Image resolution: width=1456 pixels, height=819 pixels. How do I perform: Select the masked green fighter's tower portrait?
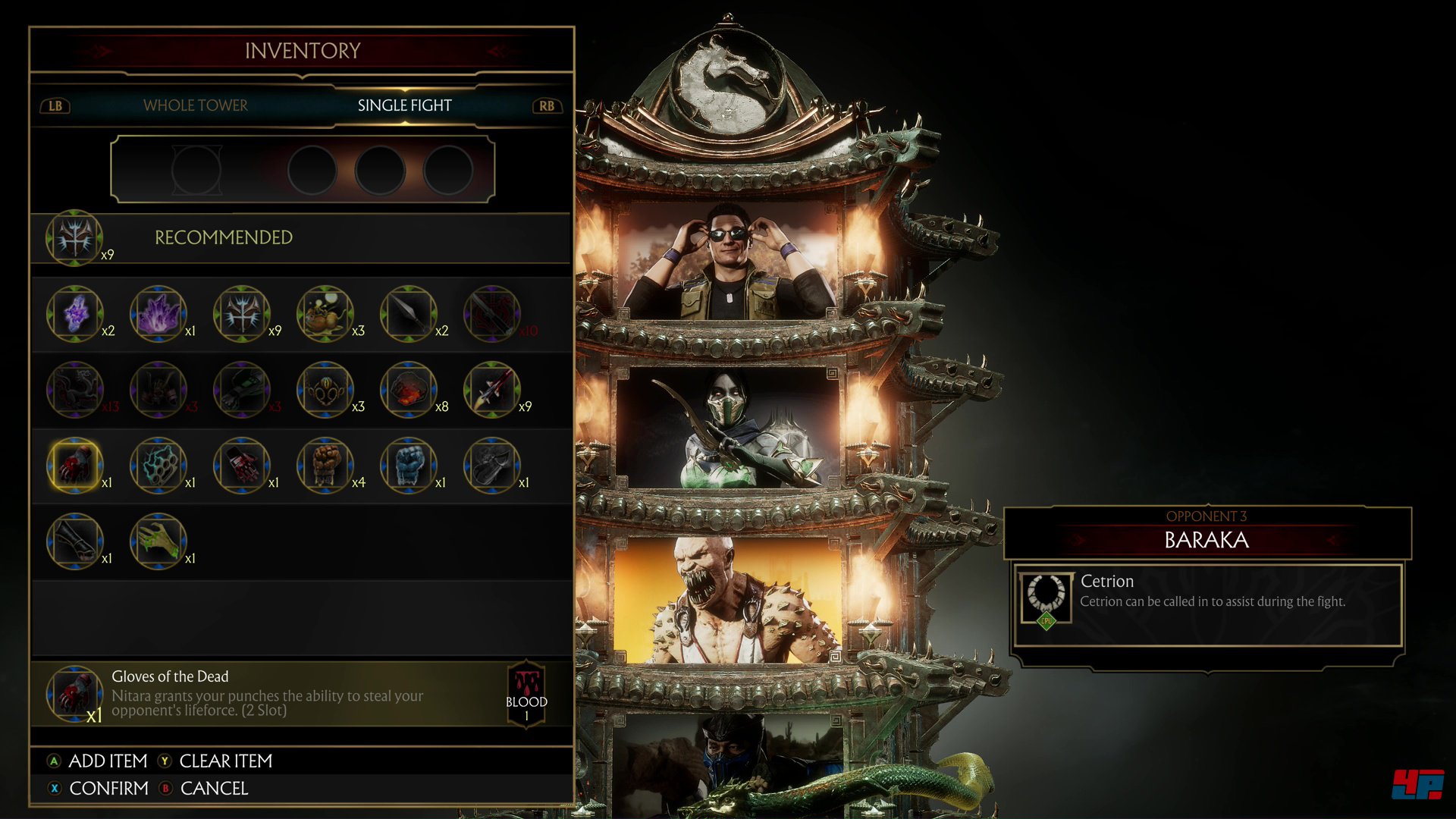tap(728, 428)
